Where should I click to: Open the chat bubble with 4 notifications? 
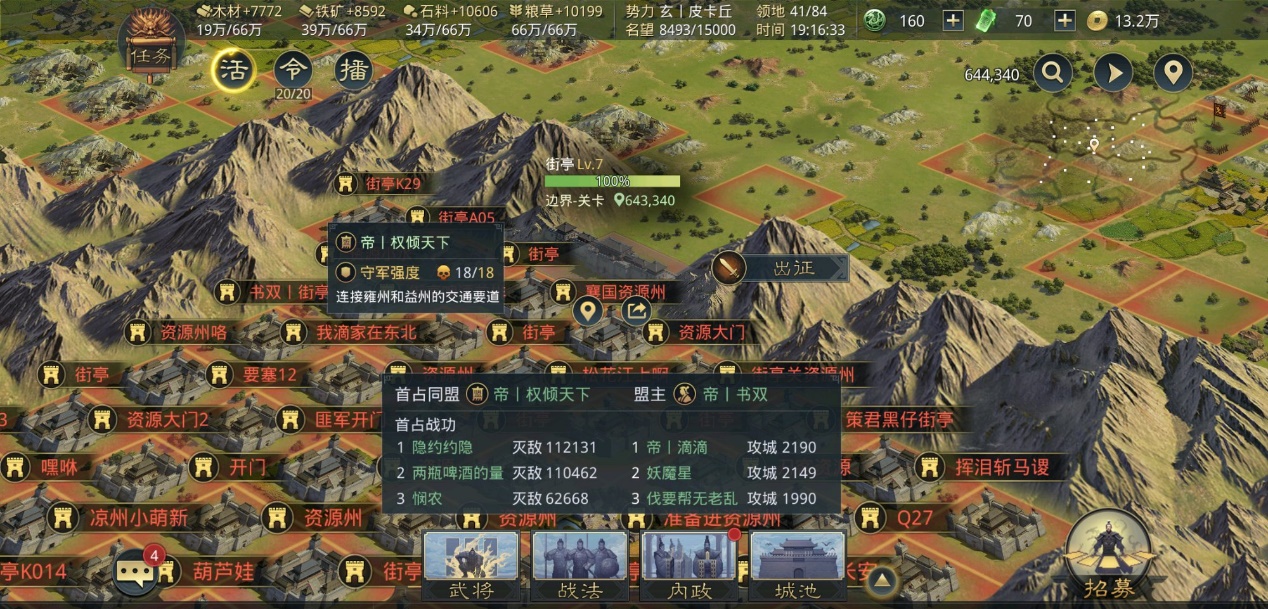point(135,571)
